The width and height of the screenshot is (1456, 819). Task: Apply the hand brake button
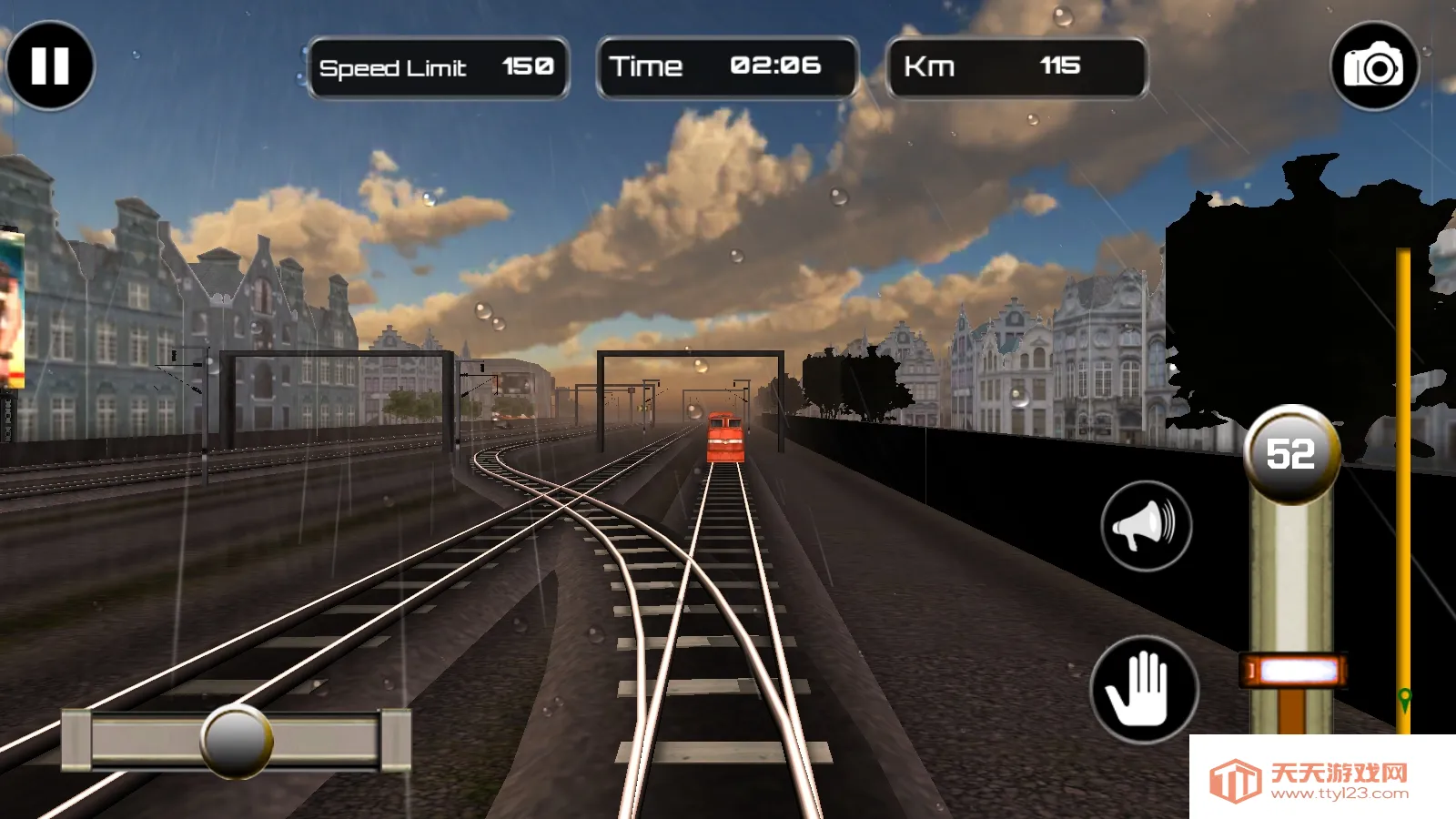tap(1144, 689)
